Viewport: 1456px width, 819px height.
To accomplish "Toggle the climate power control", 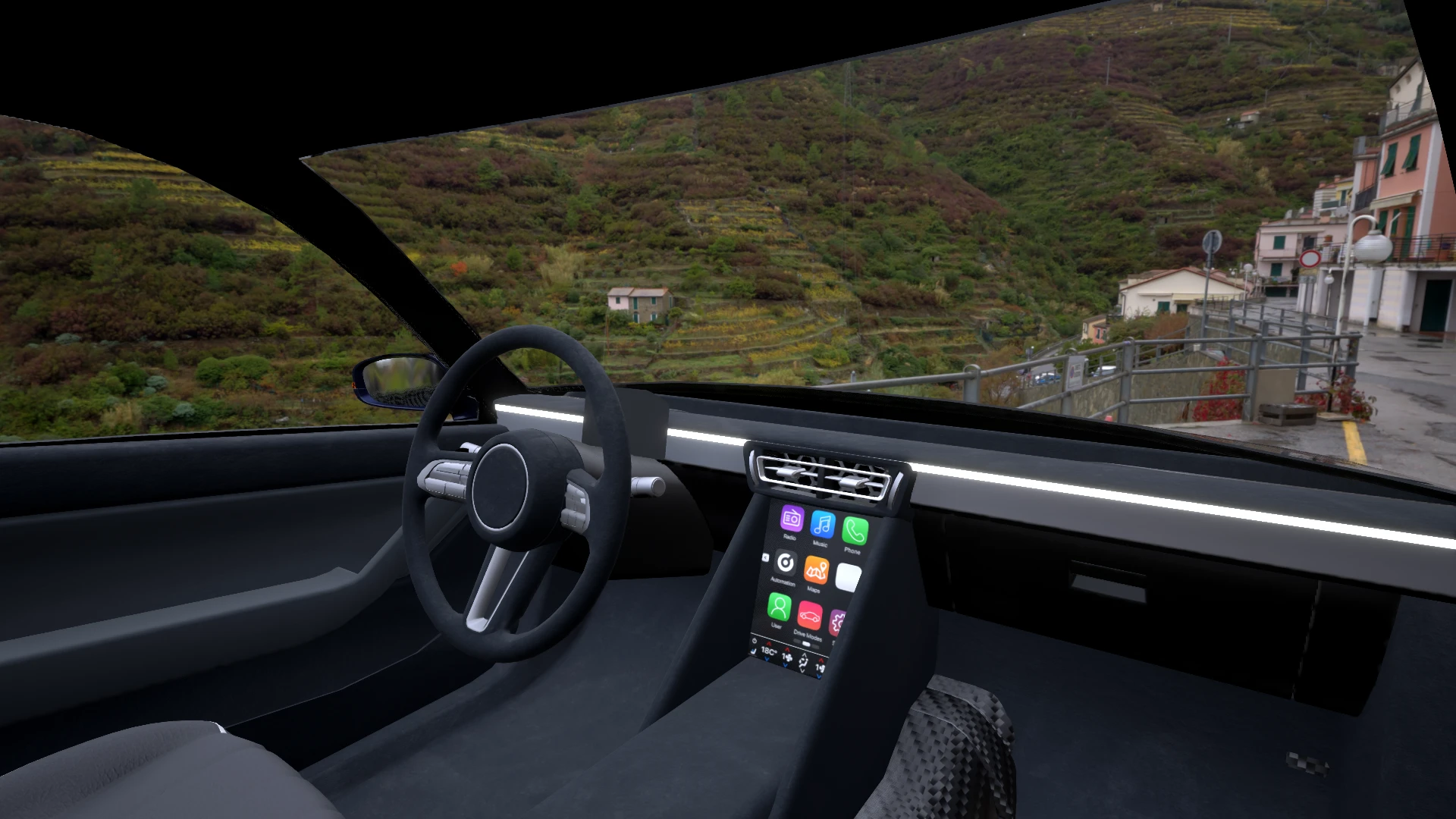I will pos(755,641).
